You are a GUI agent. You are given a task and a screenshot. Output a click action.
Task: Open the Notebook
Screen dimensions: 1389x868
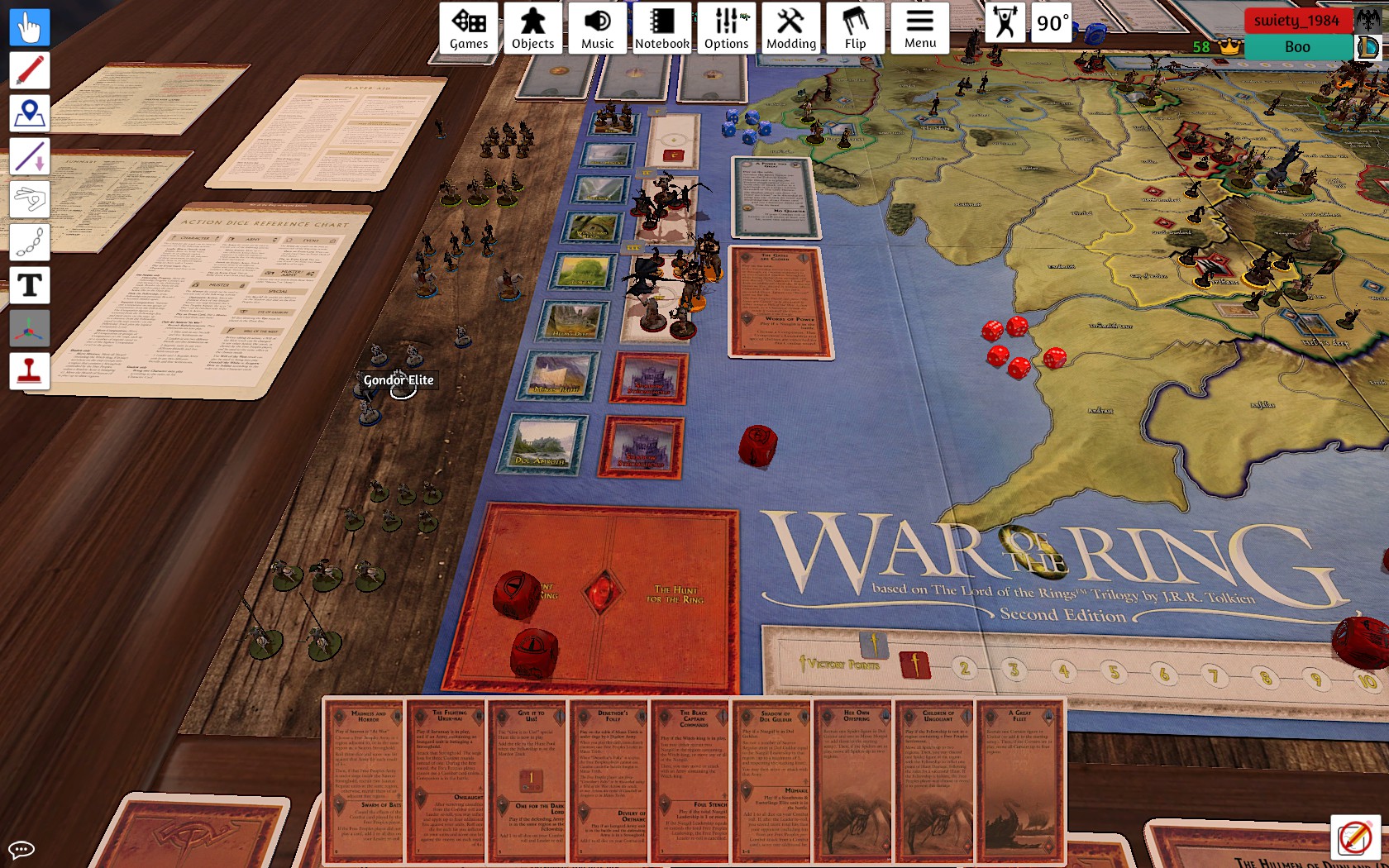pos(661,28)
